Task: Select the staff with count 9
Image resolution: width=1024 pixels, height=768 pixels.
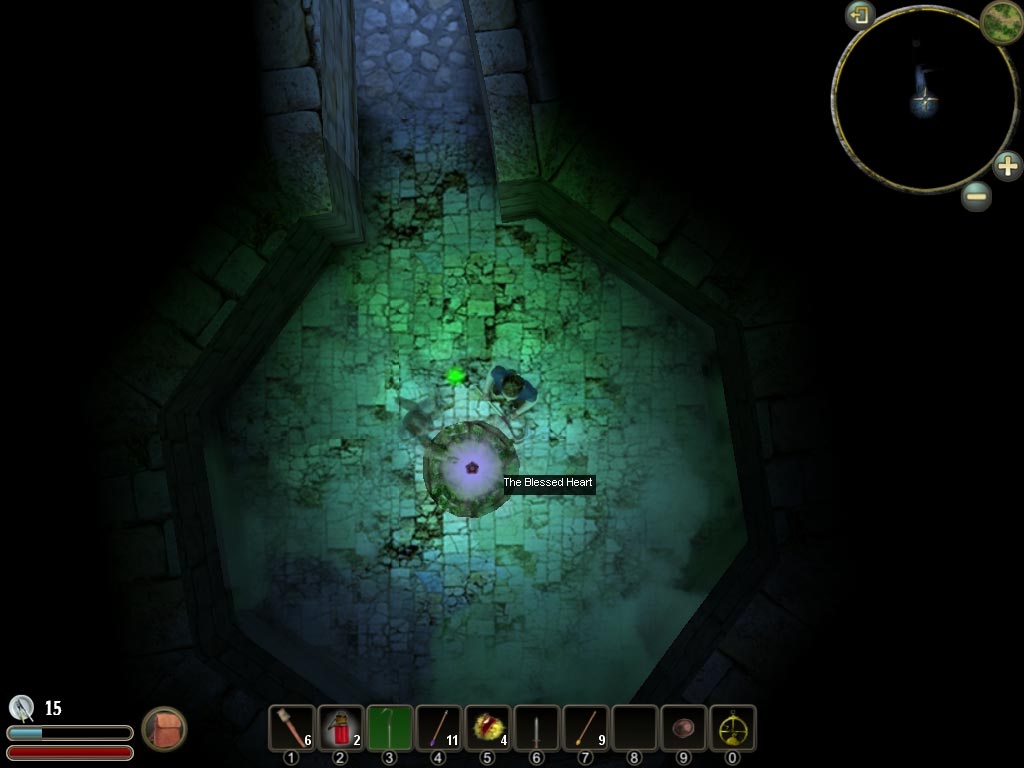Action: click(x=586, y=728)
